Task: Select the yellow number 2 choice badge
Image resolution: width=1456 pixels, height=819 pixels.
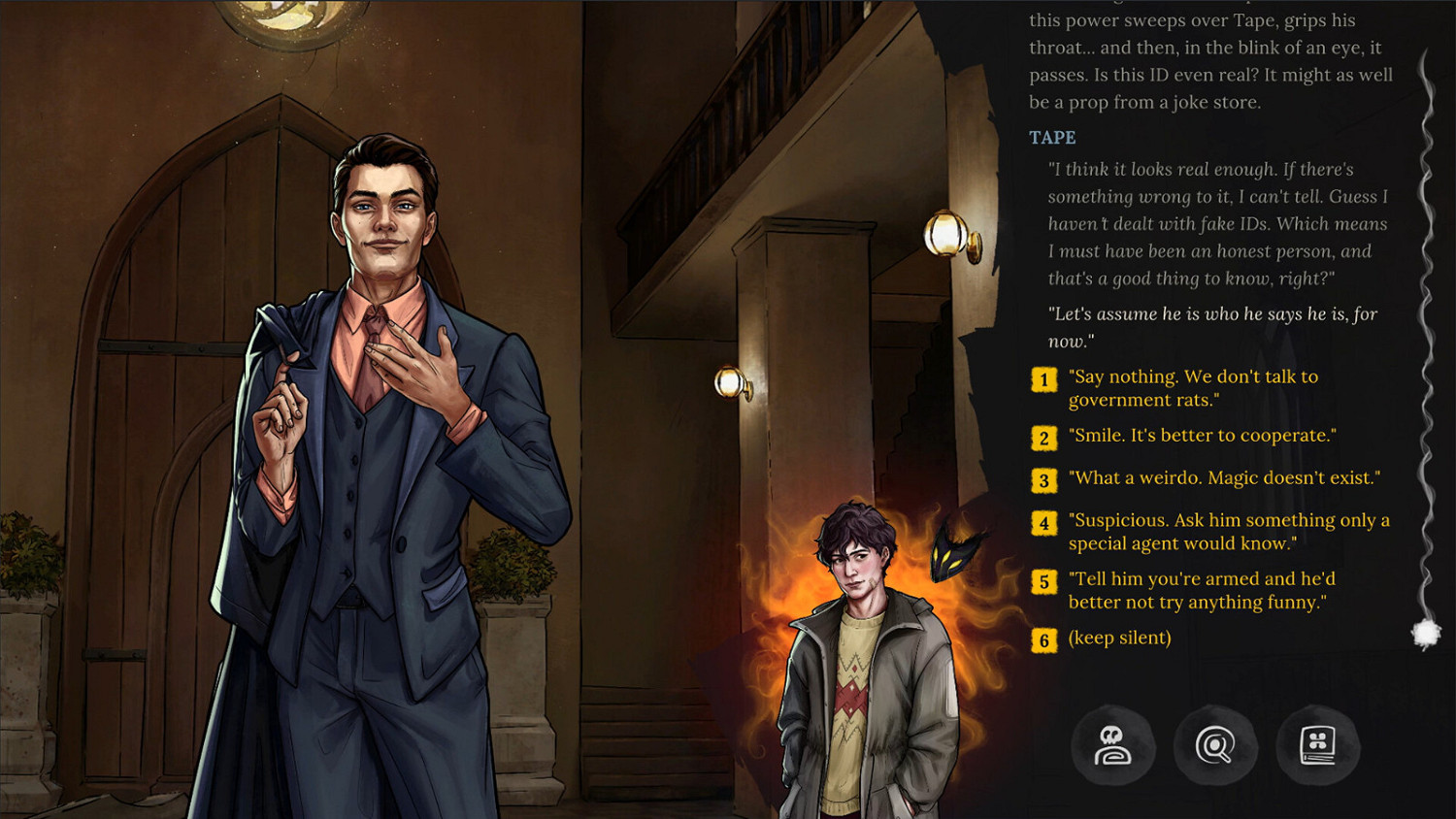Action: [1042, 438]
